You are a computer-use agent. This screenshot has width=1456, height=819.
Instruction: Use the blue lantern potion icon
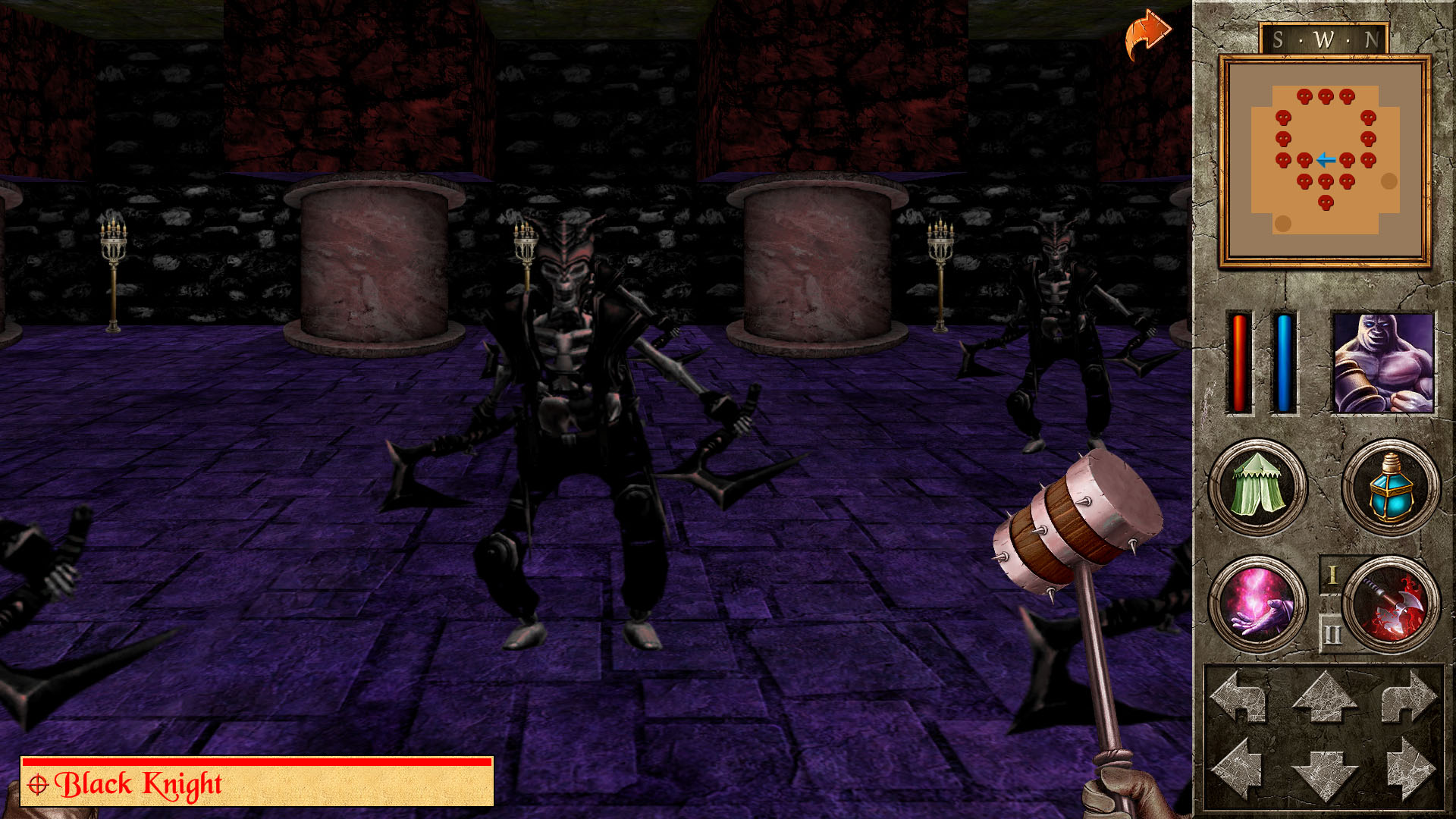[x=1390, y=486]
